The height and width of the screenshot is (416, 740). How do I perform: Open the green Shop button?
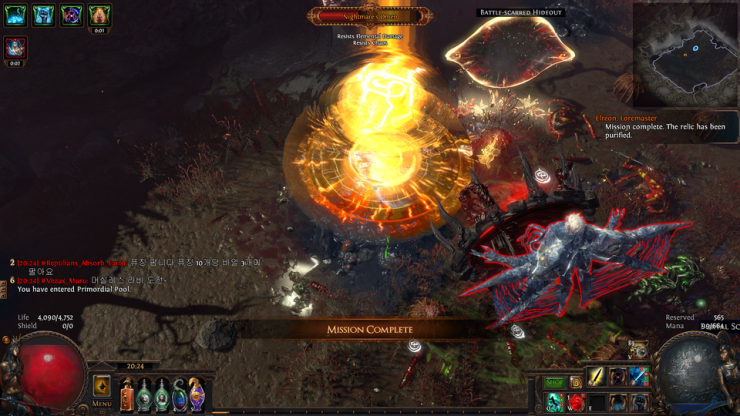(555, 382)
